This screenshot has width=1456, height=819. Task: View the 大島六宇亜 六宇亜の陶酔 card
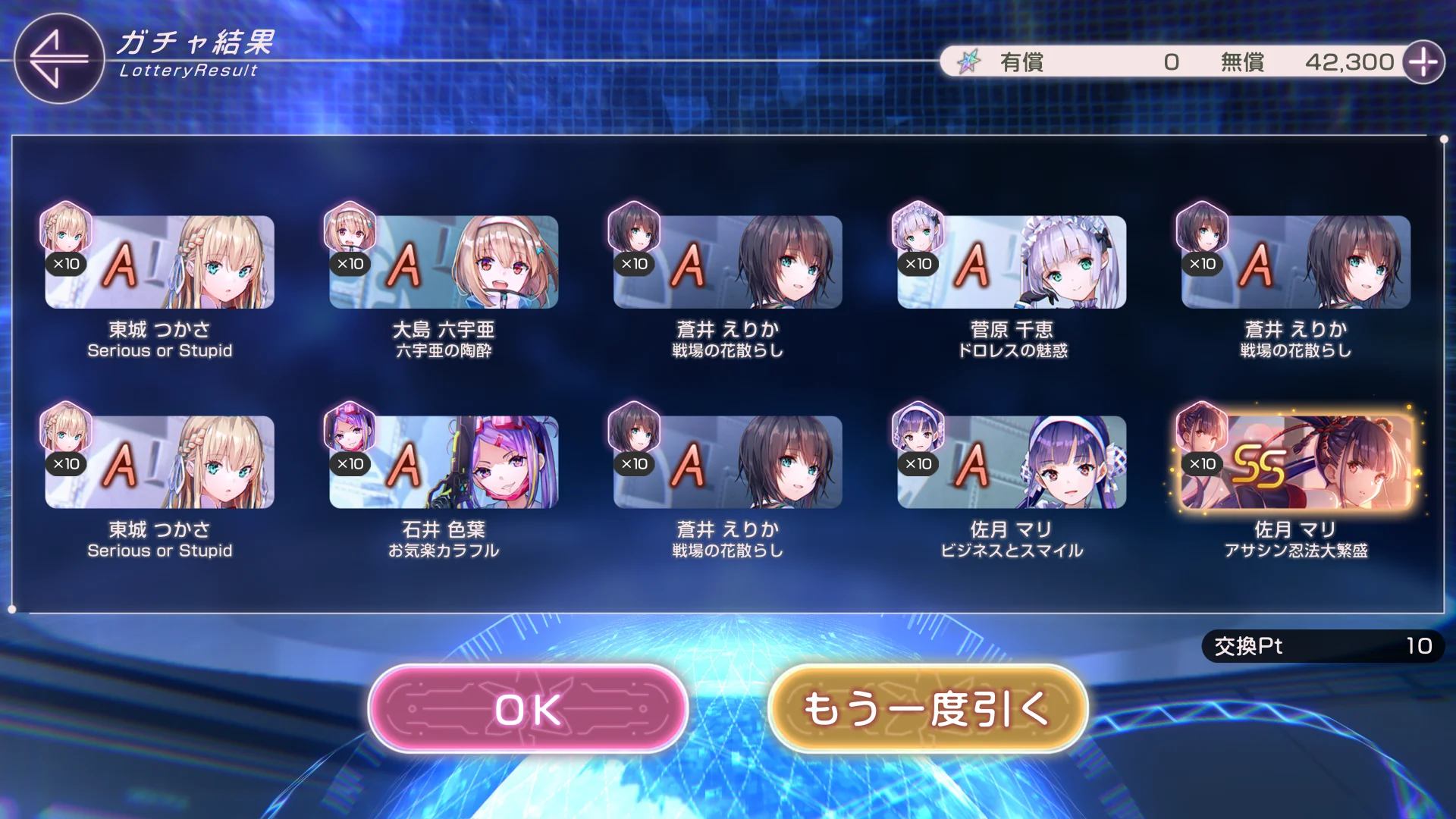(444, 262)
